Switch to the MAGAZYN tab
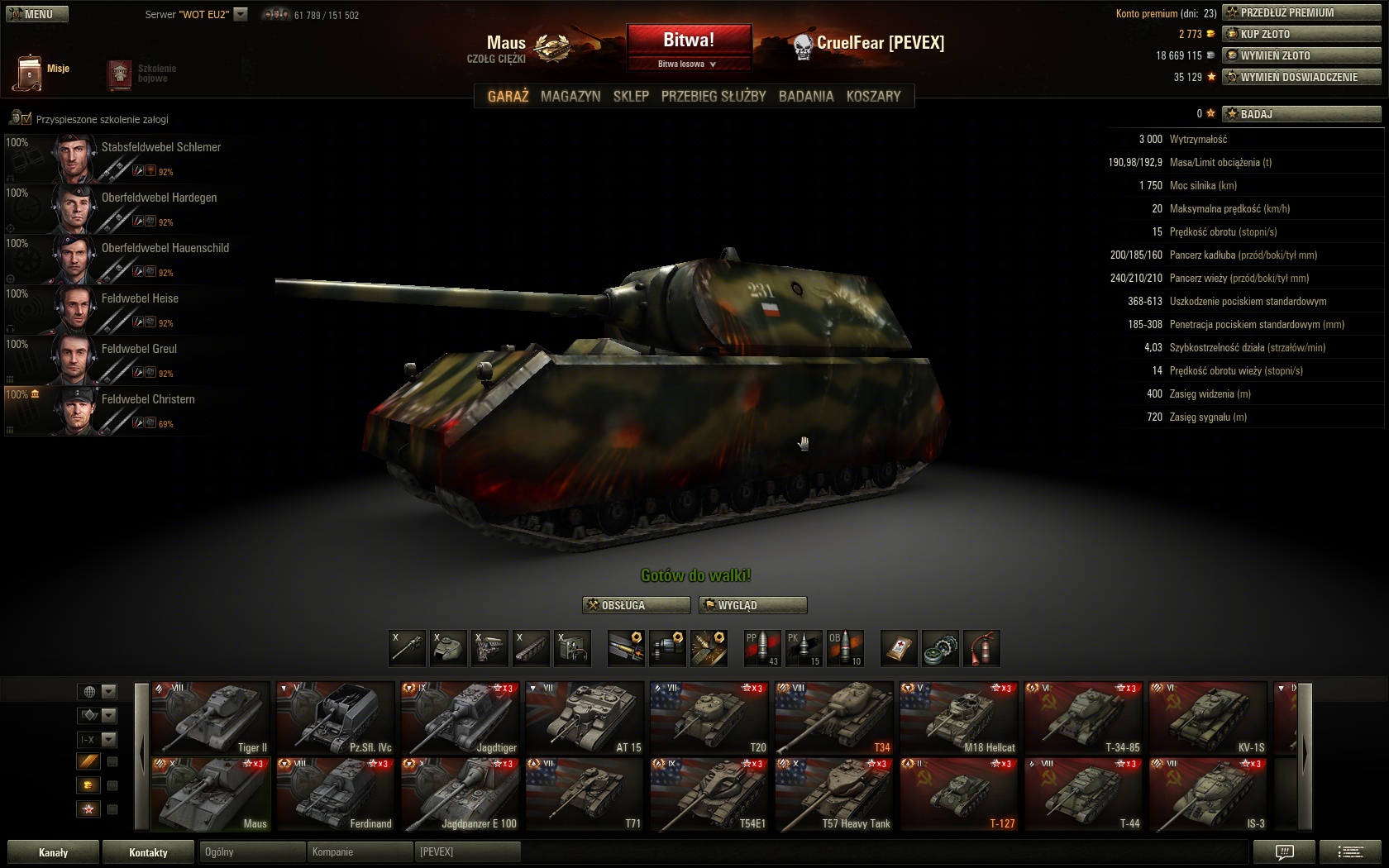This screenshot has width=1389, height=868. point(570,96)
